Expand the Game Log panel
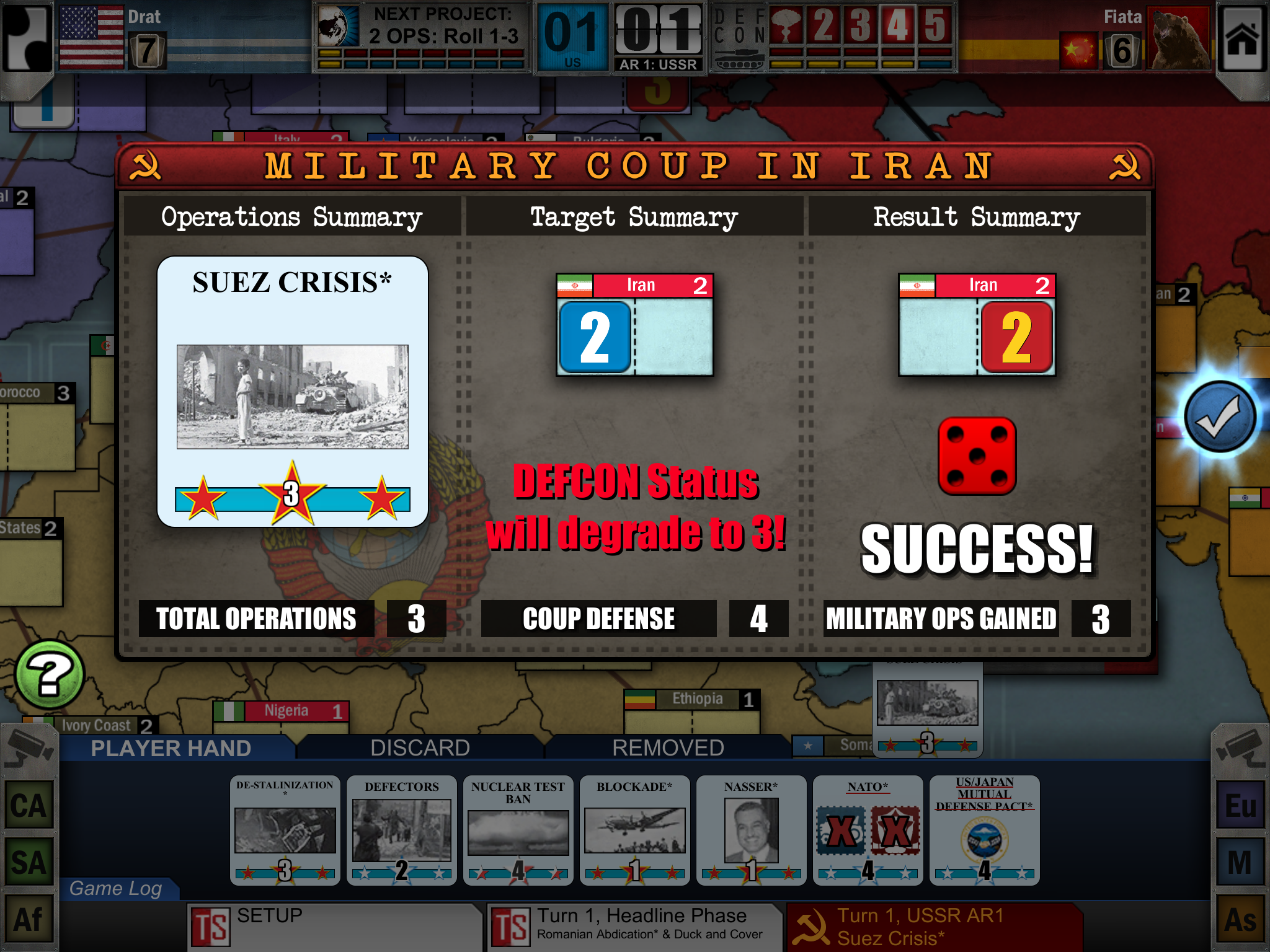The image size is (1270, 952). (118, 888)
